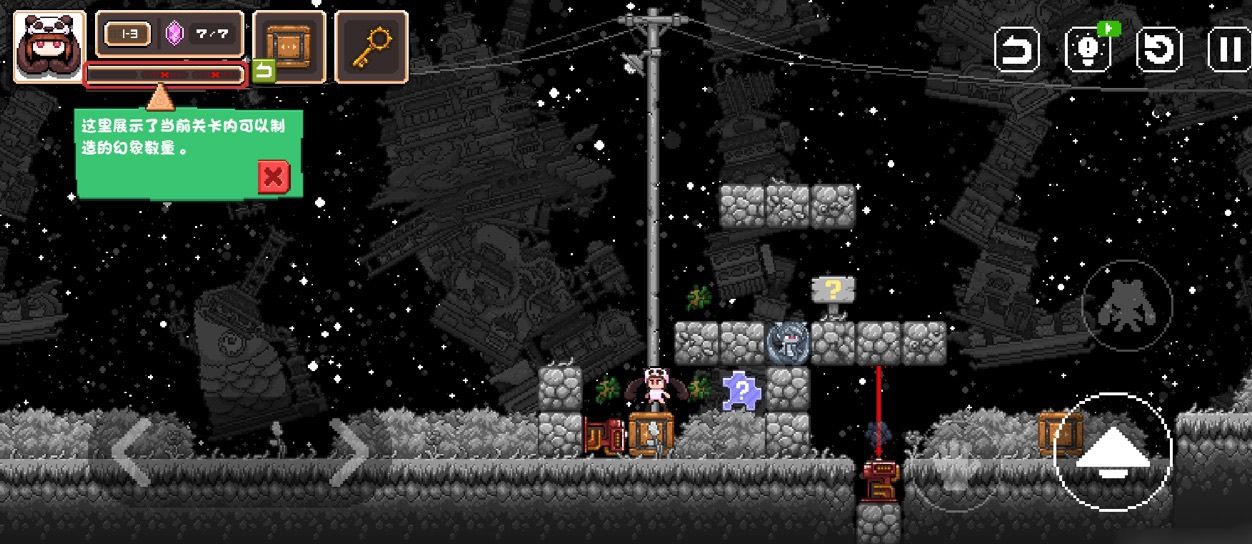This screenshot has height=544, width=1252.
Task: Restart the level with the circular arrow
Action: pos(1159,49)
